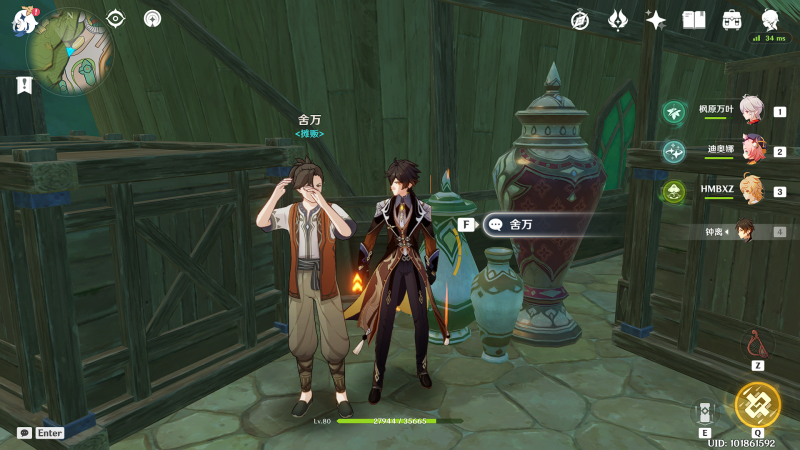The image size is (800, 450).
Task: Click the eye-shaped icon beside the minimap
Action: click(x=116, y=18)
